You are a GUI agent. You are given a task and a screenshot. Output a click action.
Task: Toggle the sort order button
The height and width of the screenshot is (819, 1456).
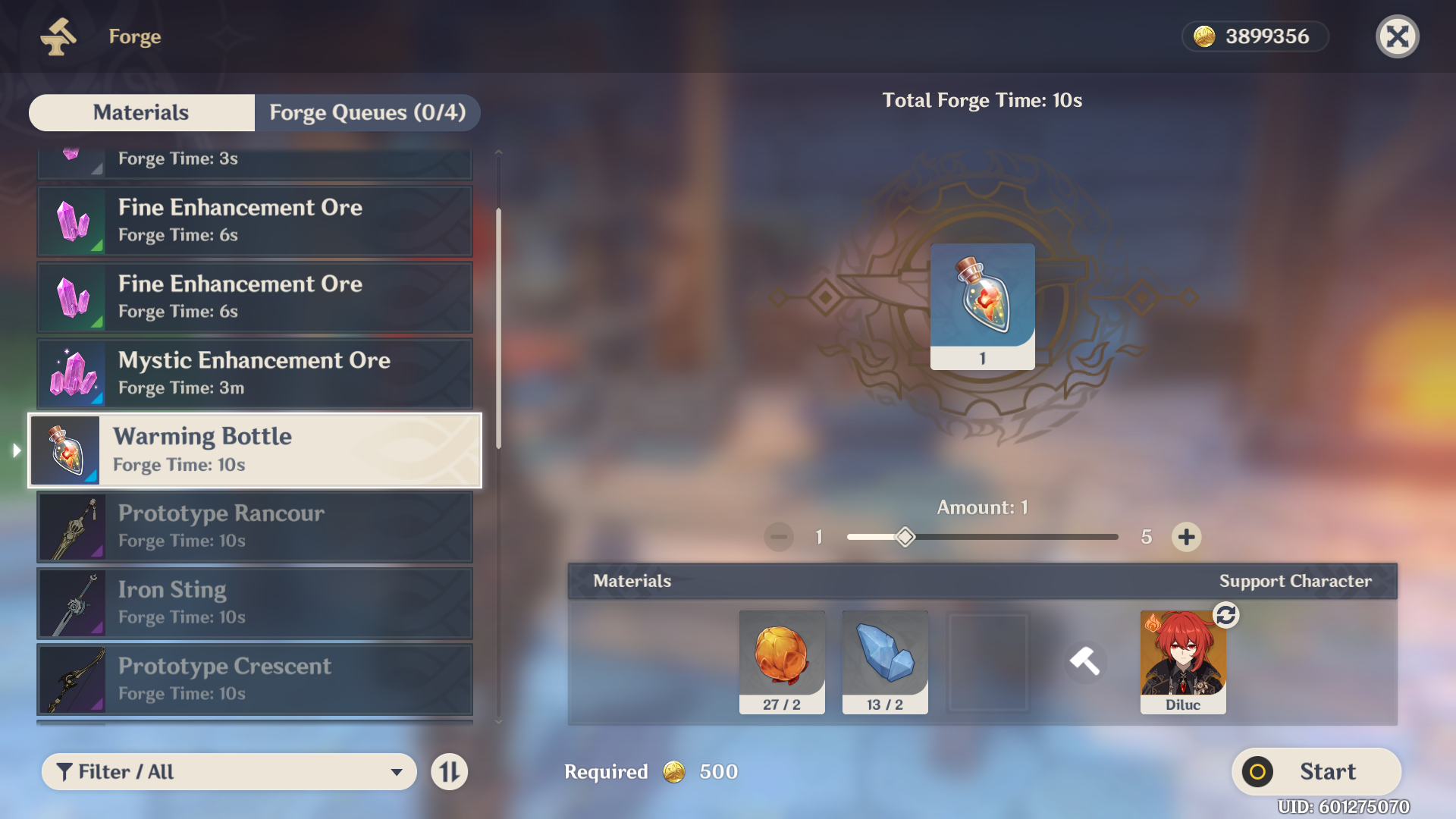pyautogui.click(x=450, y=772)
